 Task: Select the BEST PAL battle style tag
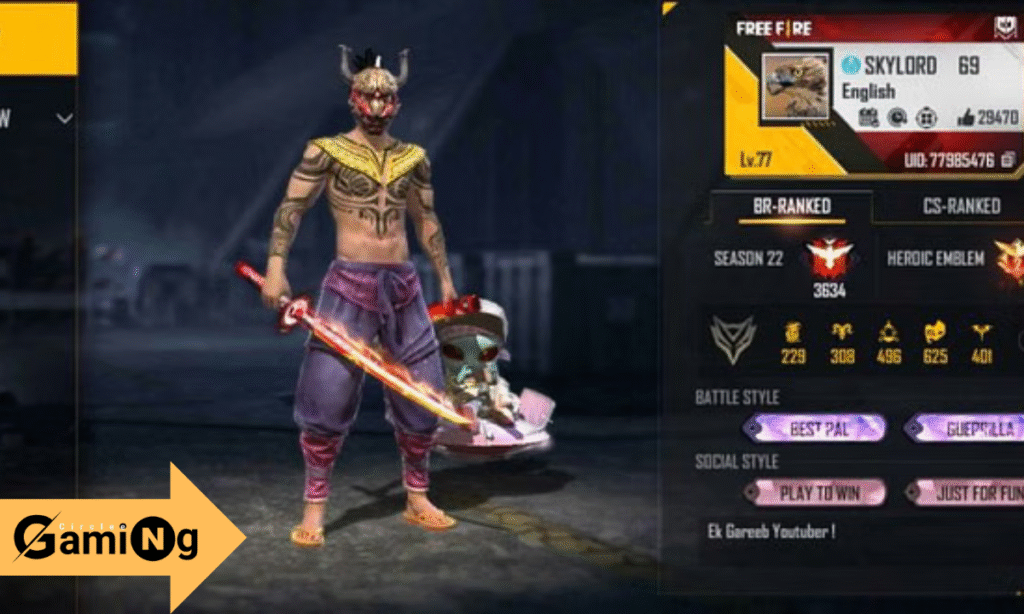tap(814, 429)
